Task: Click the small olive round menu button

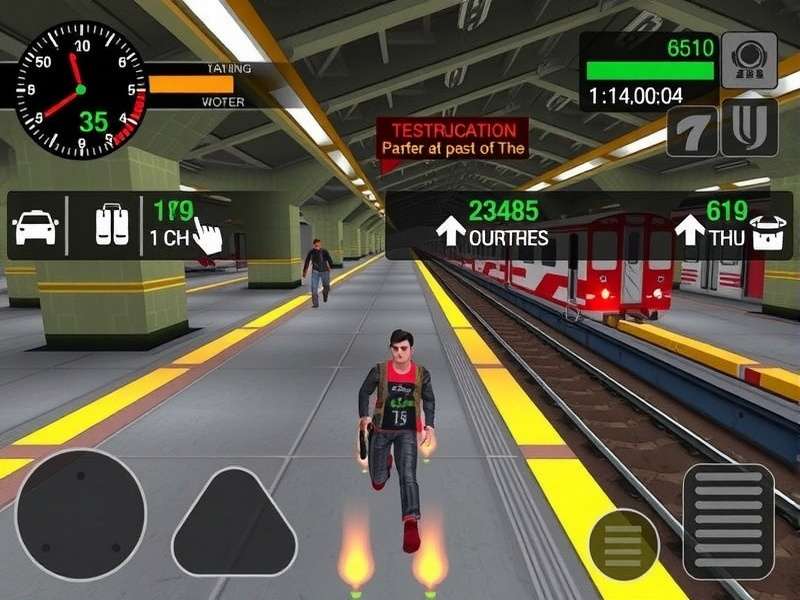Action: (623, 544)
